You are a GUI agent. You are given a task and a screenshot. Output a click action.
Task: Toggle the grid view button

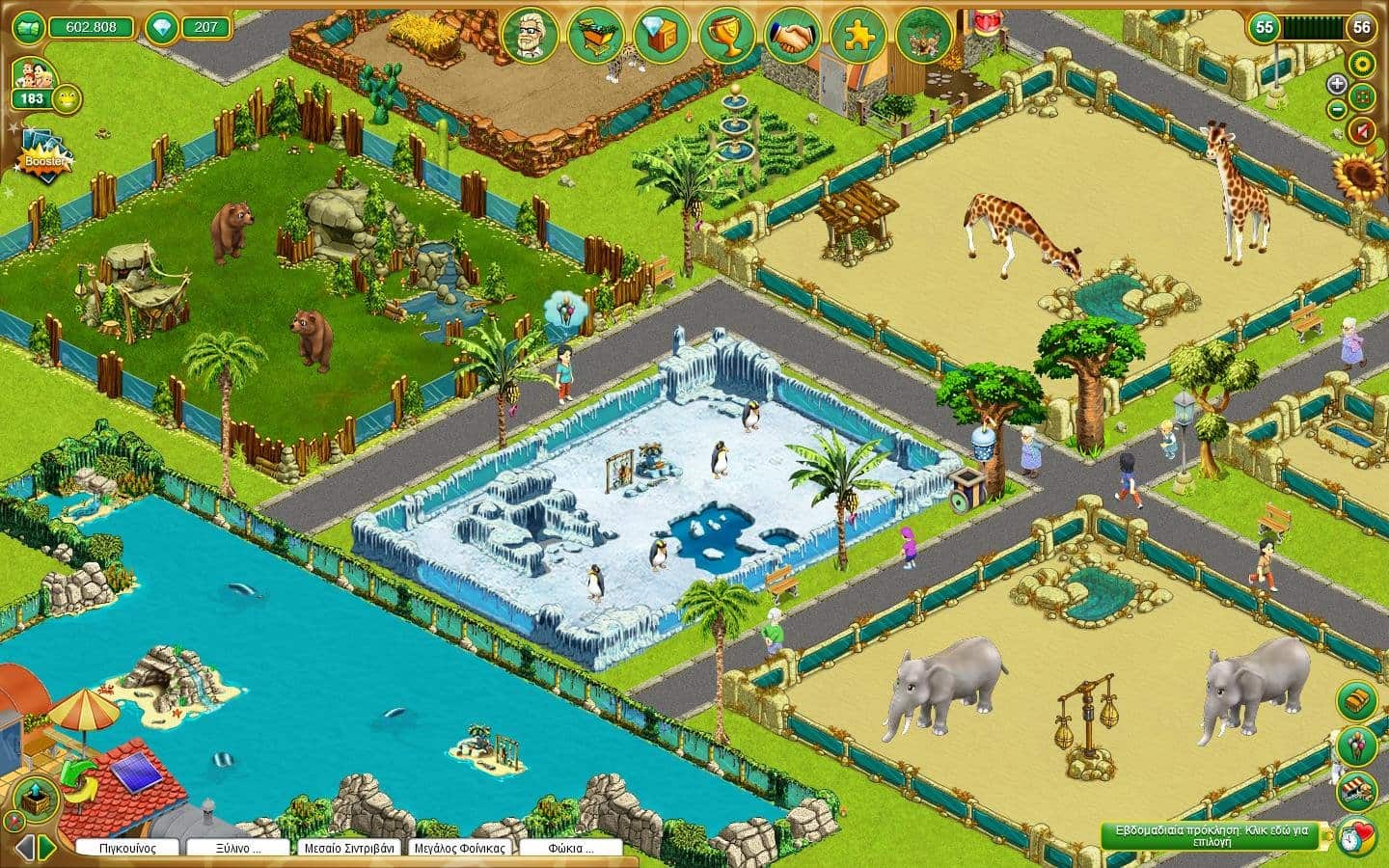[x=1363, y=96]
